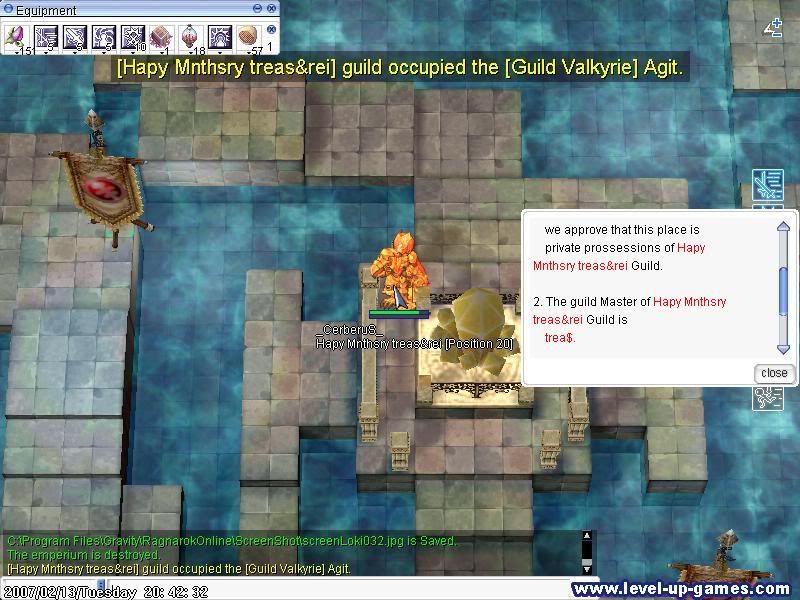Image resolution: width=800 pixels, height=600 pixels.
Task: Close the guild ownership dialog
Action: 774,373
